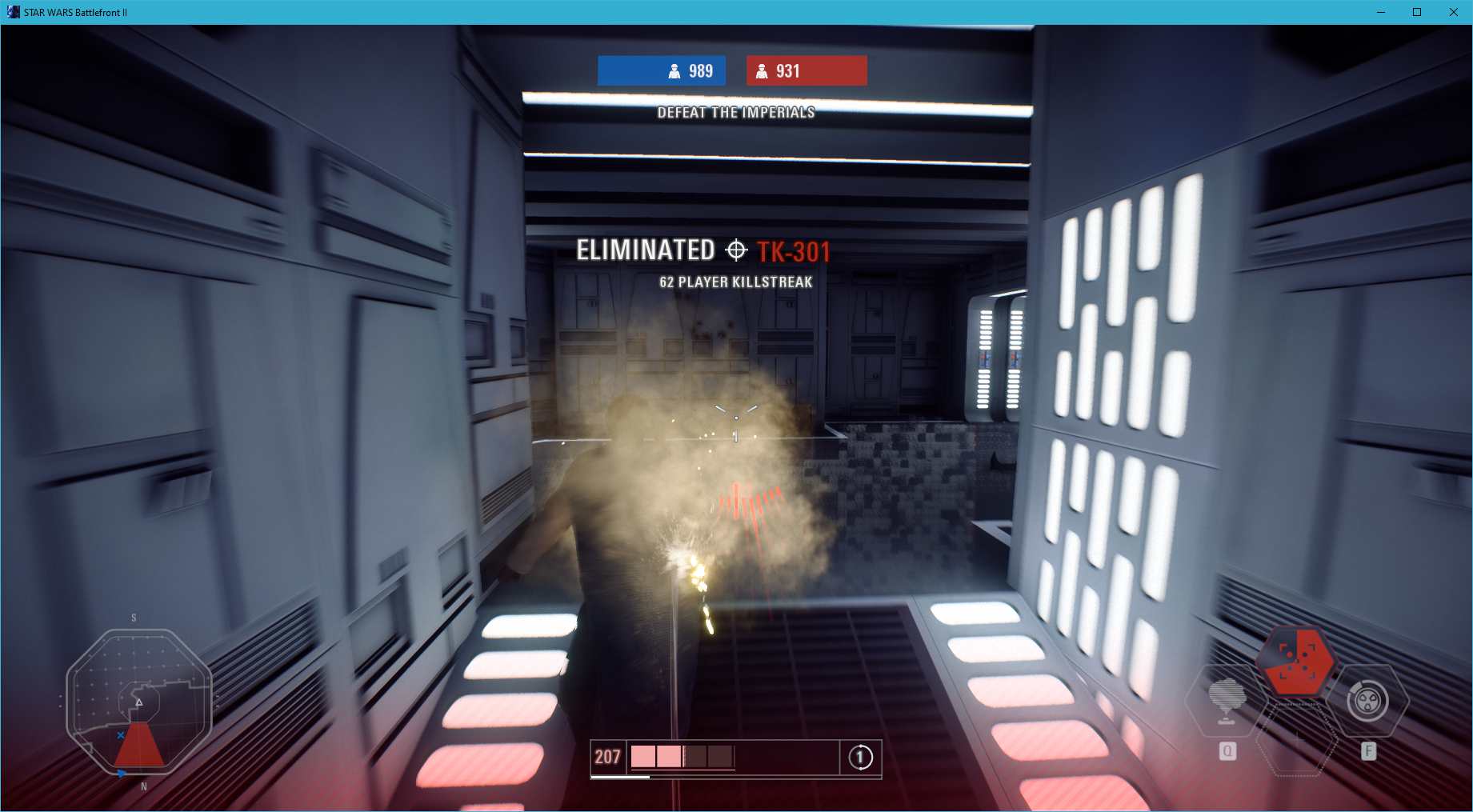The height and width of the screenshot is (812, 1473).
Task: Trigger the detonite charge ability icon
Action: 1367,701
